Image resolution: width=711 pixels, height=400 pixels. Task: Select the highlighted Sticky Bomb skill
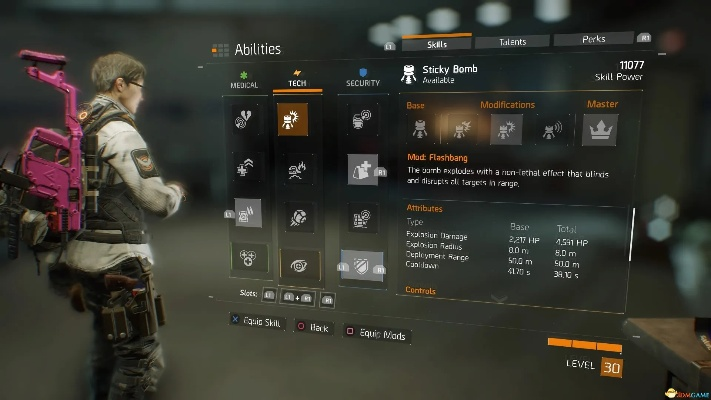[x=294, y=120]
